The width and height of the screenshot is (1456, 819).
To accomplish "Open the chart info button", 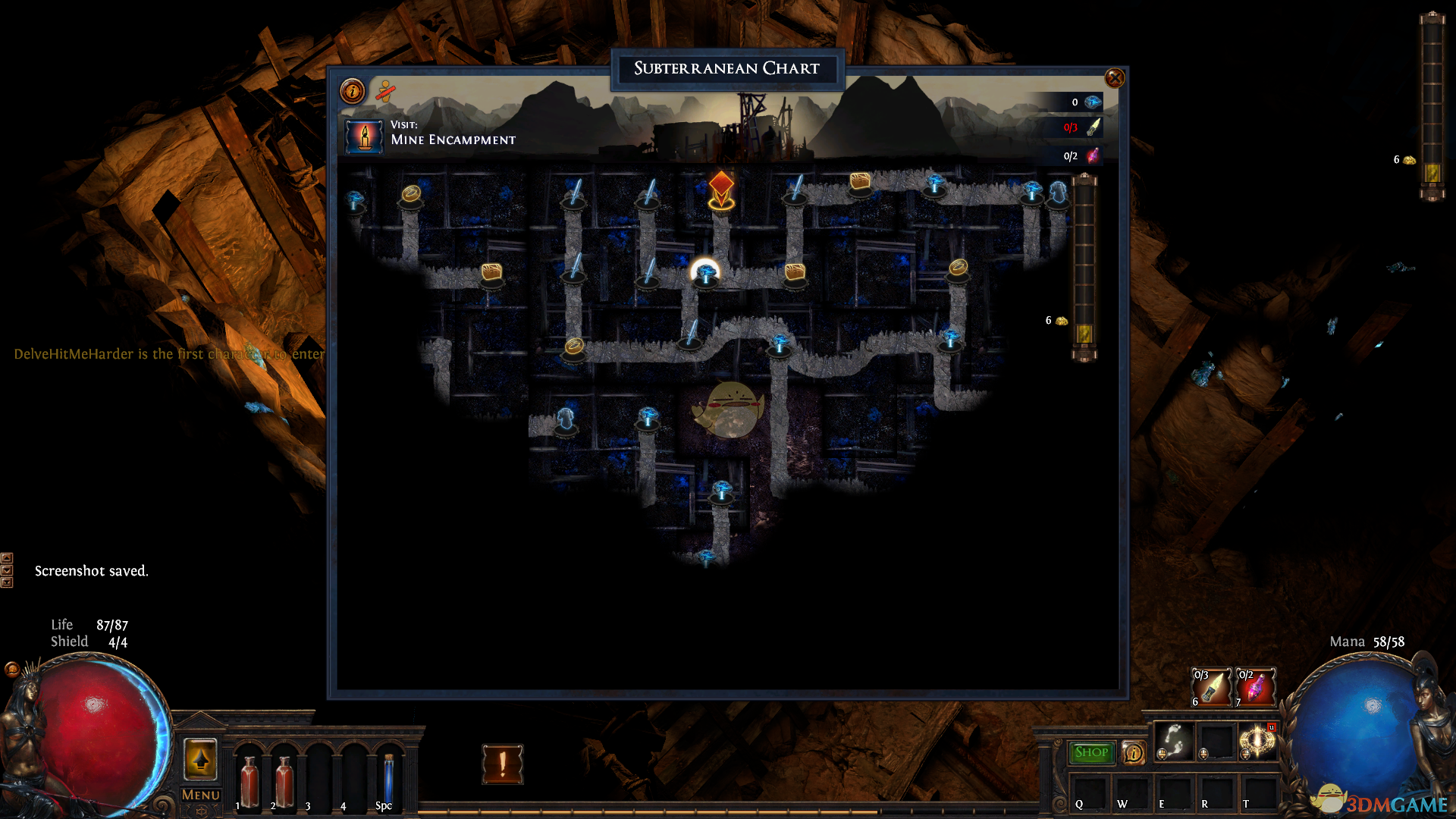I will point(353,92).
